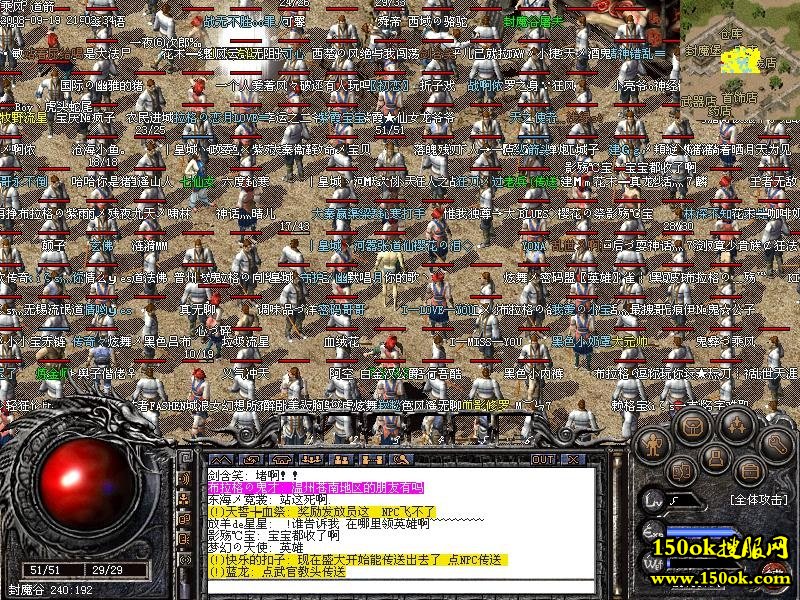The image size is (800, 600).
Task: Open the skills button with sparkles
Action: 736,425
